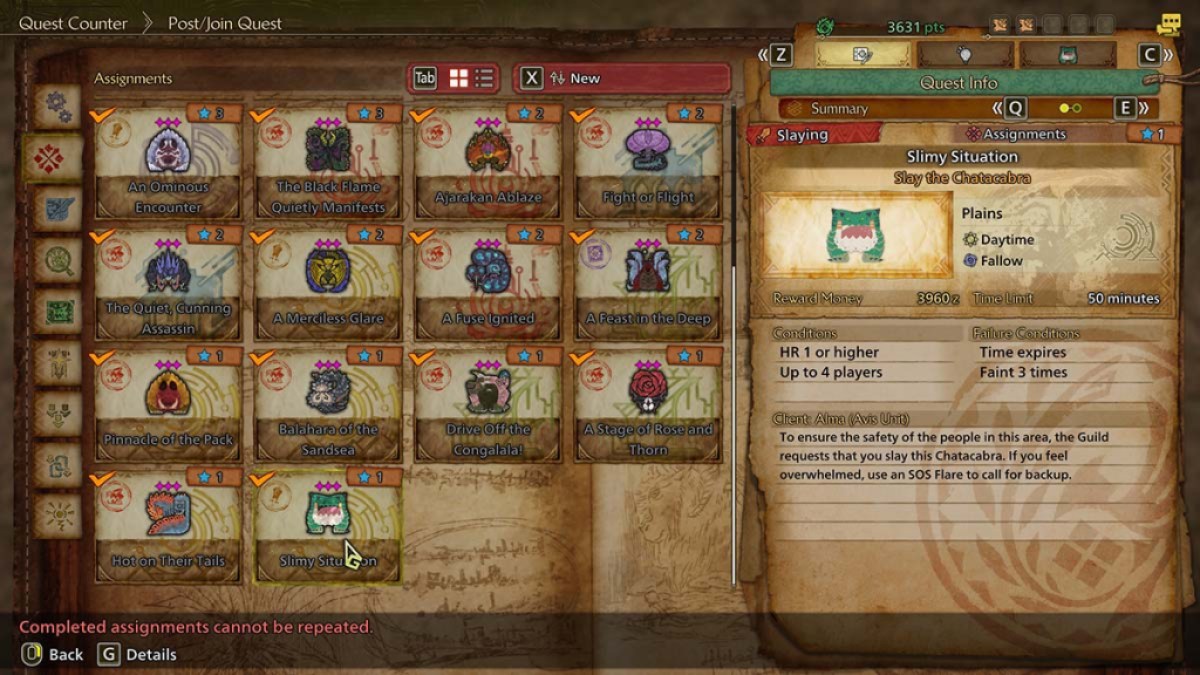
Task: Go back to Quest Counter breadcrumb
Action: tap(73, 23)
